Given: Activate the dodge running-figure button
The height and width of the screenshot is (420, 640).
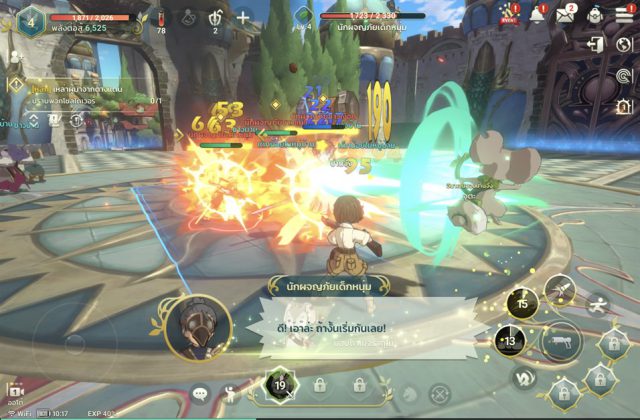Looking at the screenshot, I should pos(597,305).
